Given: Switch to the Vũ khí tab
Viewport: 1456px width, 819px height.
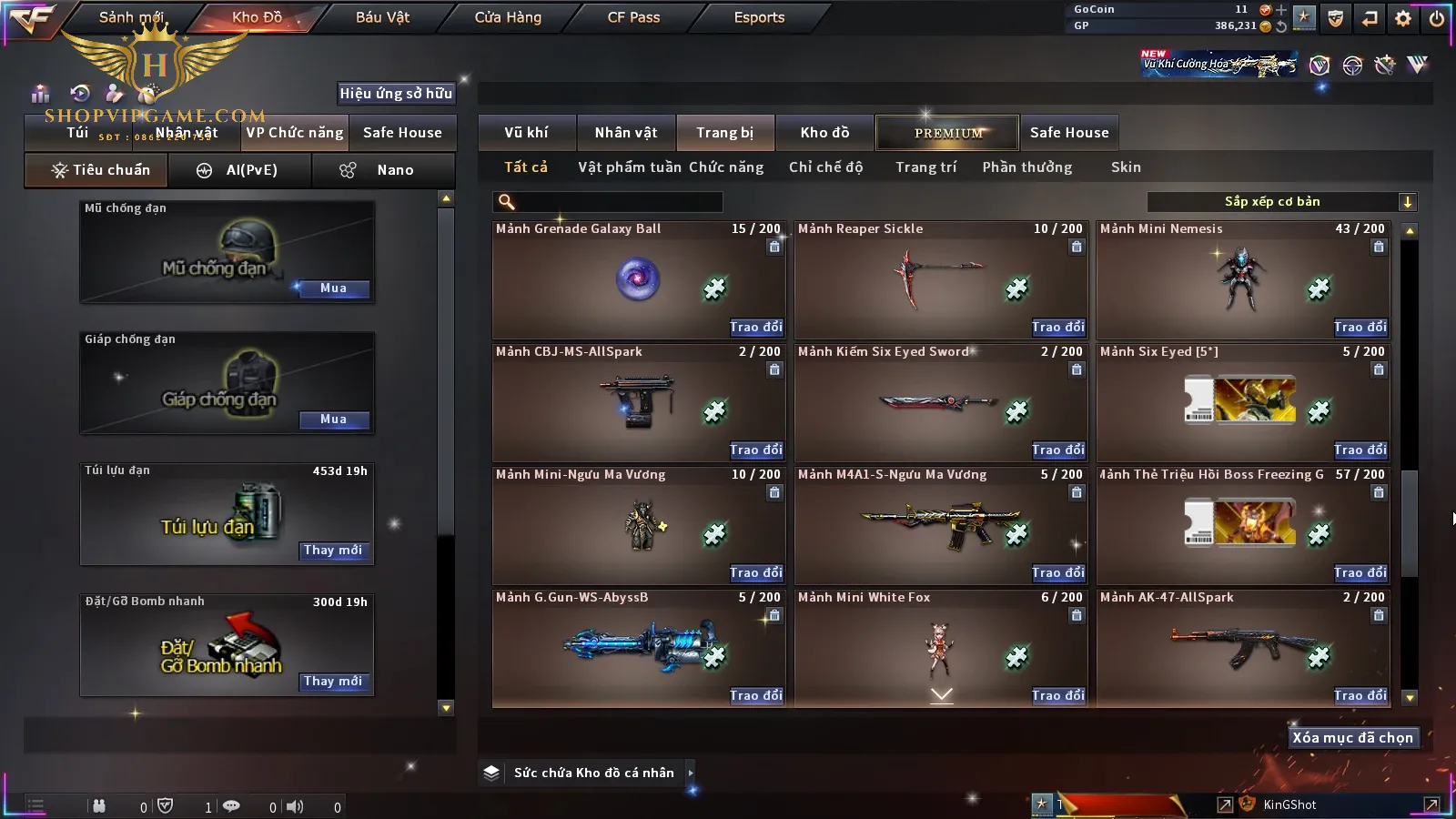Looking at the screenshot, I should pyautogui.click(x=526, y=133).
